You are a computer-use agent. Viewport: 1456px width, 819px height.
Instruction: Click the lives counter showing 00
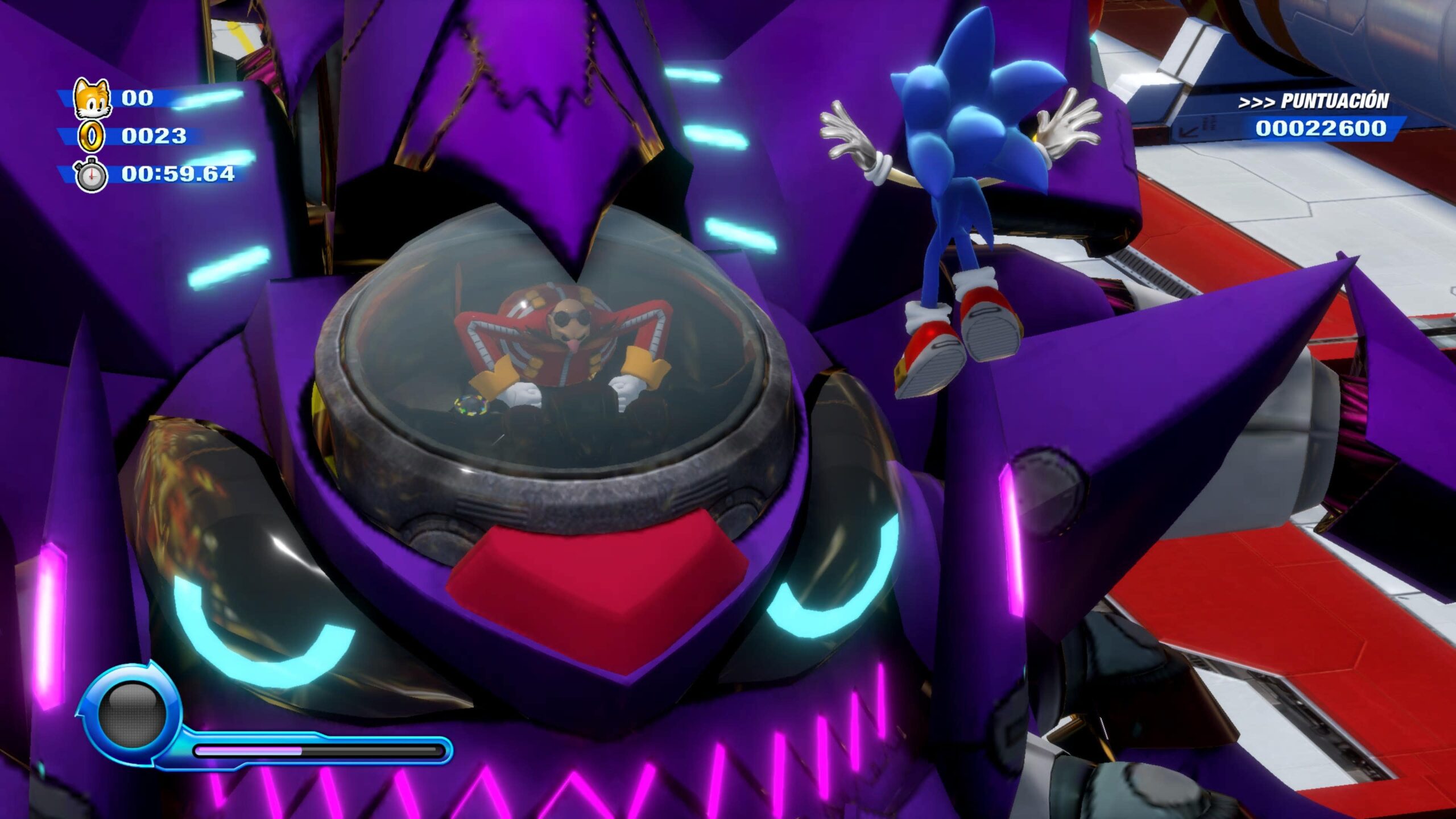[139, 98]
